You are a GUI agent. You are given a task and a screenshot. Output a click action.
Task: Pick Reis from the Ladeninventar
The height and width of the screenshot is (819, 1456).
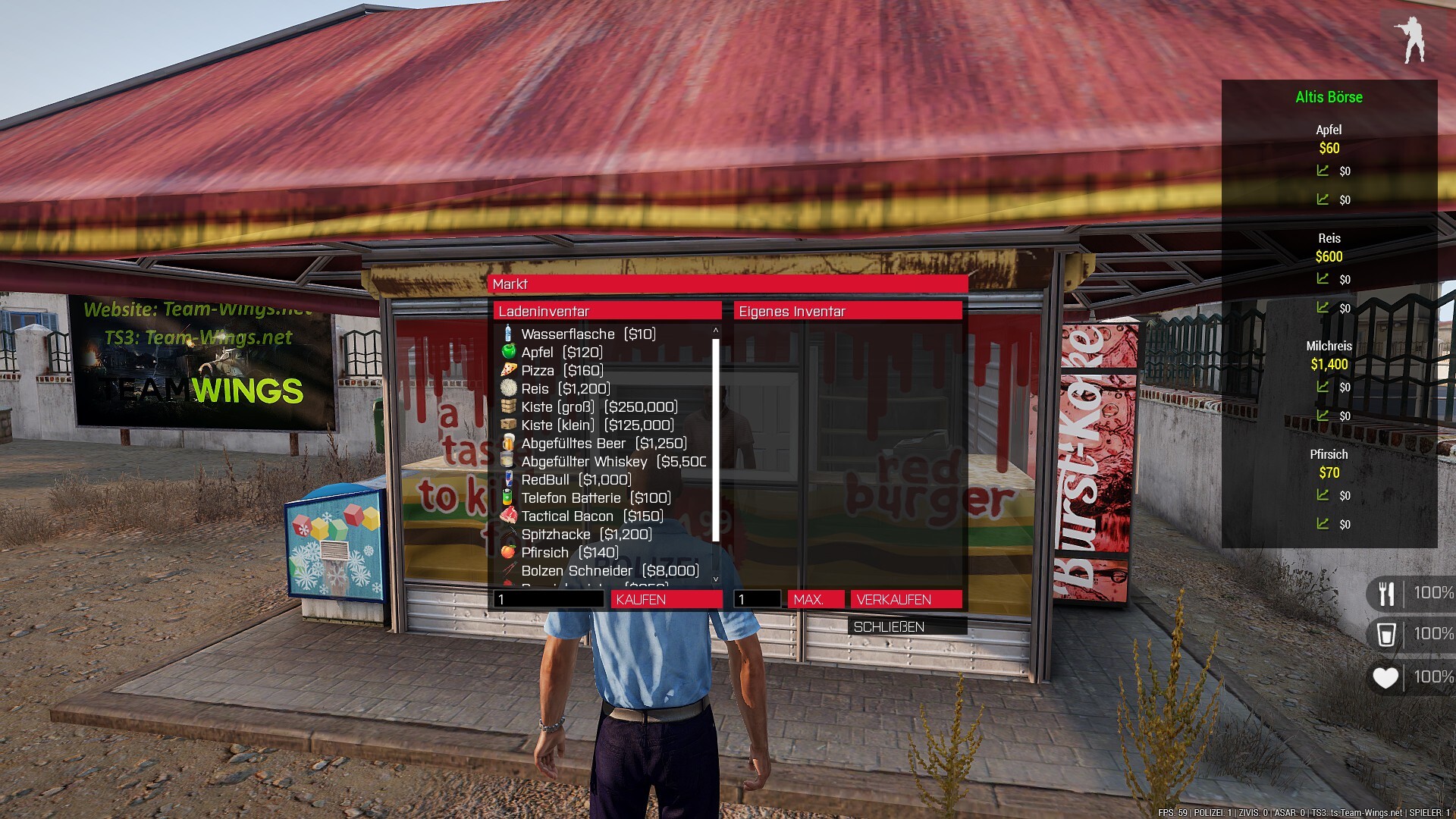tap(565, 389)
